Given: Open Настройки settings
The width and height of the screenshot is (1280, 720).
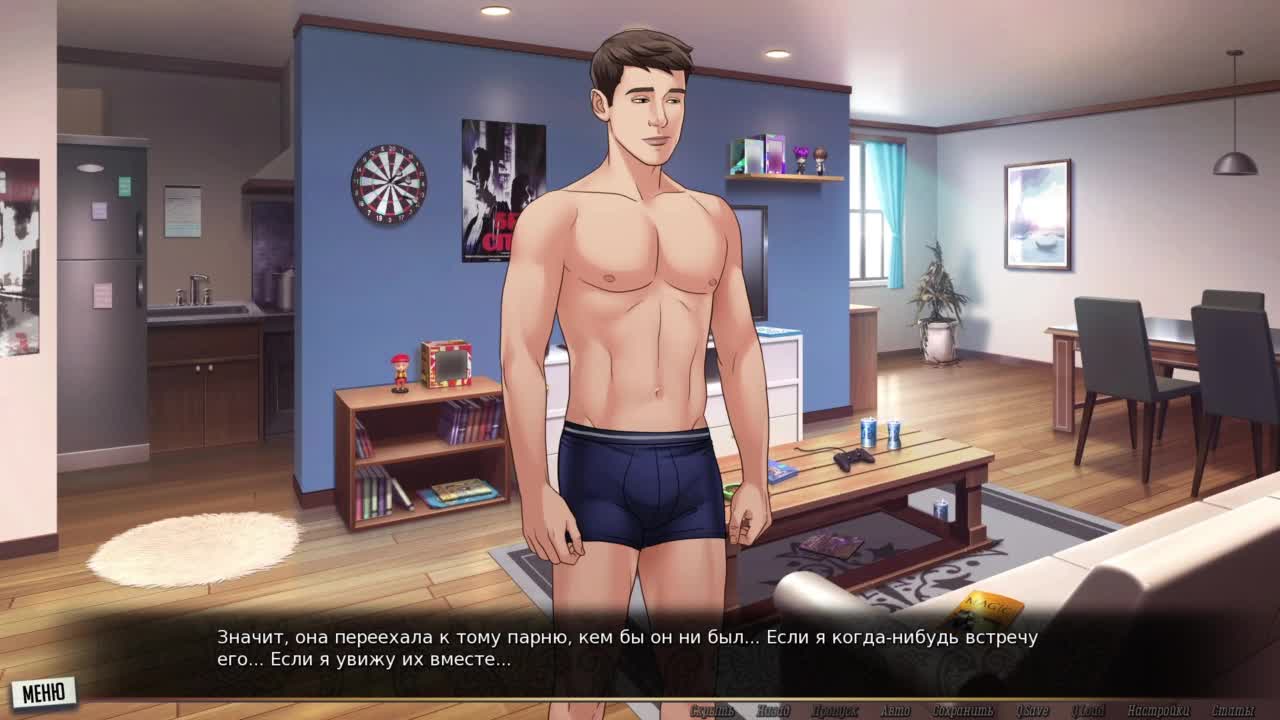Looking at the screenshot, I should [1158, 711].
